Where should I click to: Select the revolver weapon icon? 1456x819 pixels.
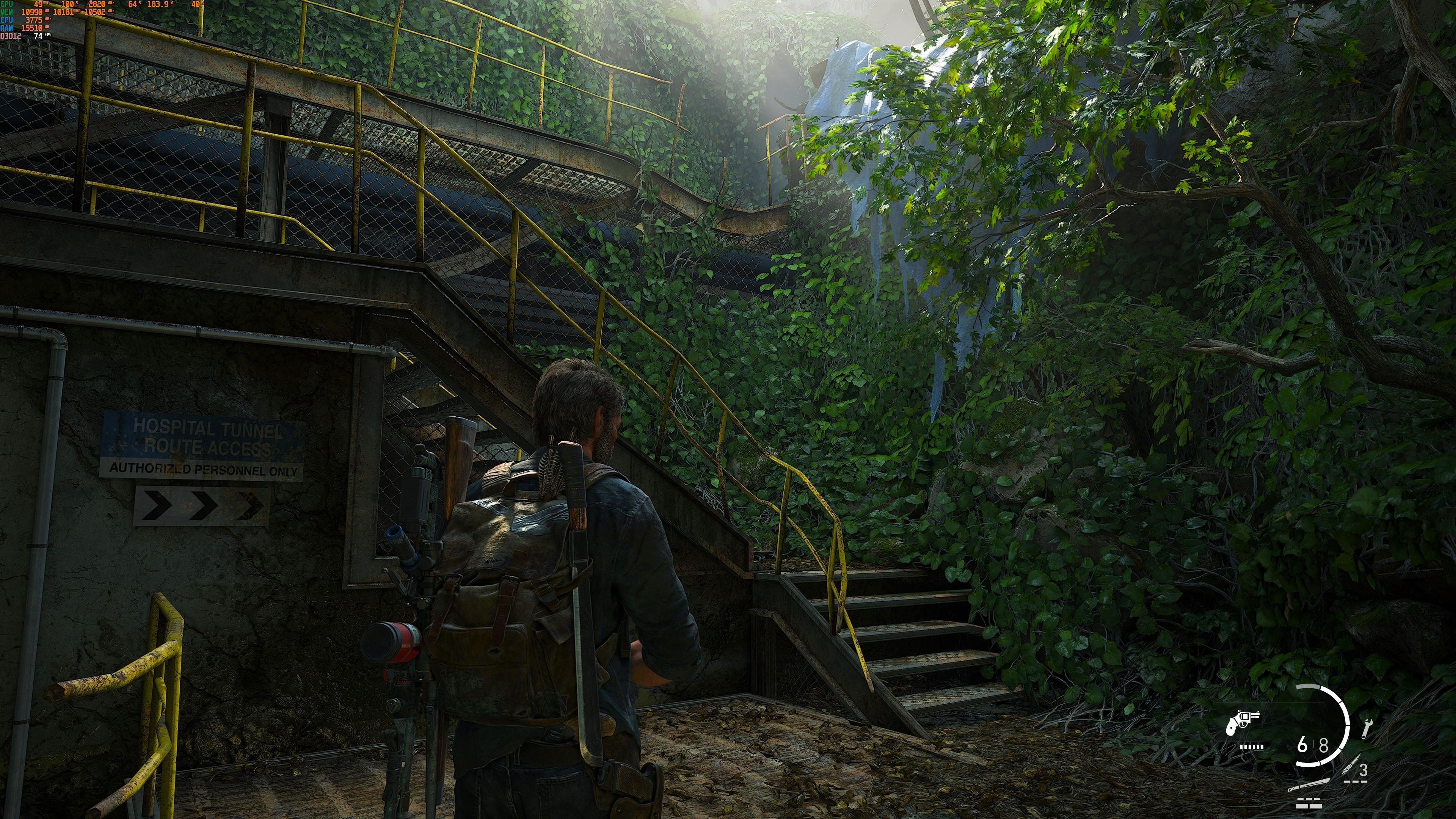[x=1243, y=723]
